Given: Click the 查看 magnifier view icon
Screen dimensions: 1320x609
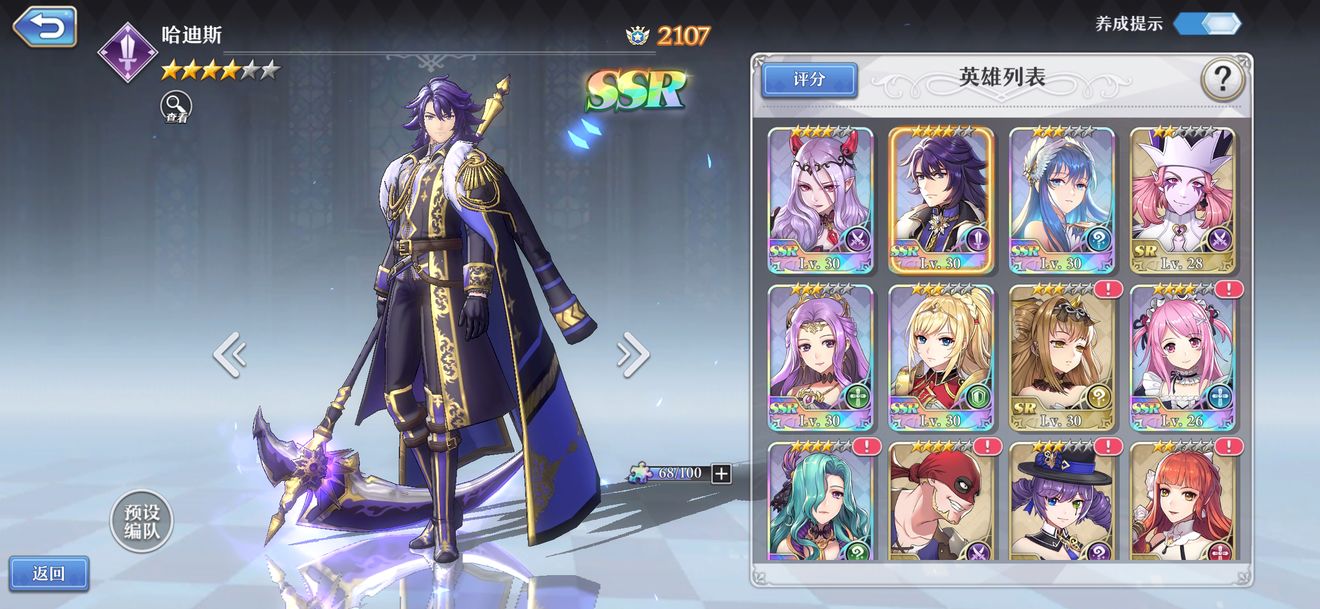Looking at the screenshot, I should point(176,106).
